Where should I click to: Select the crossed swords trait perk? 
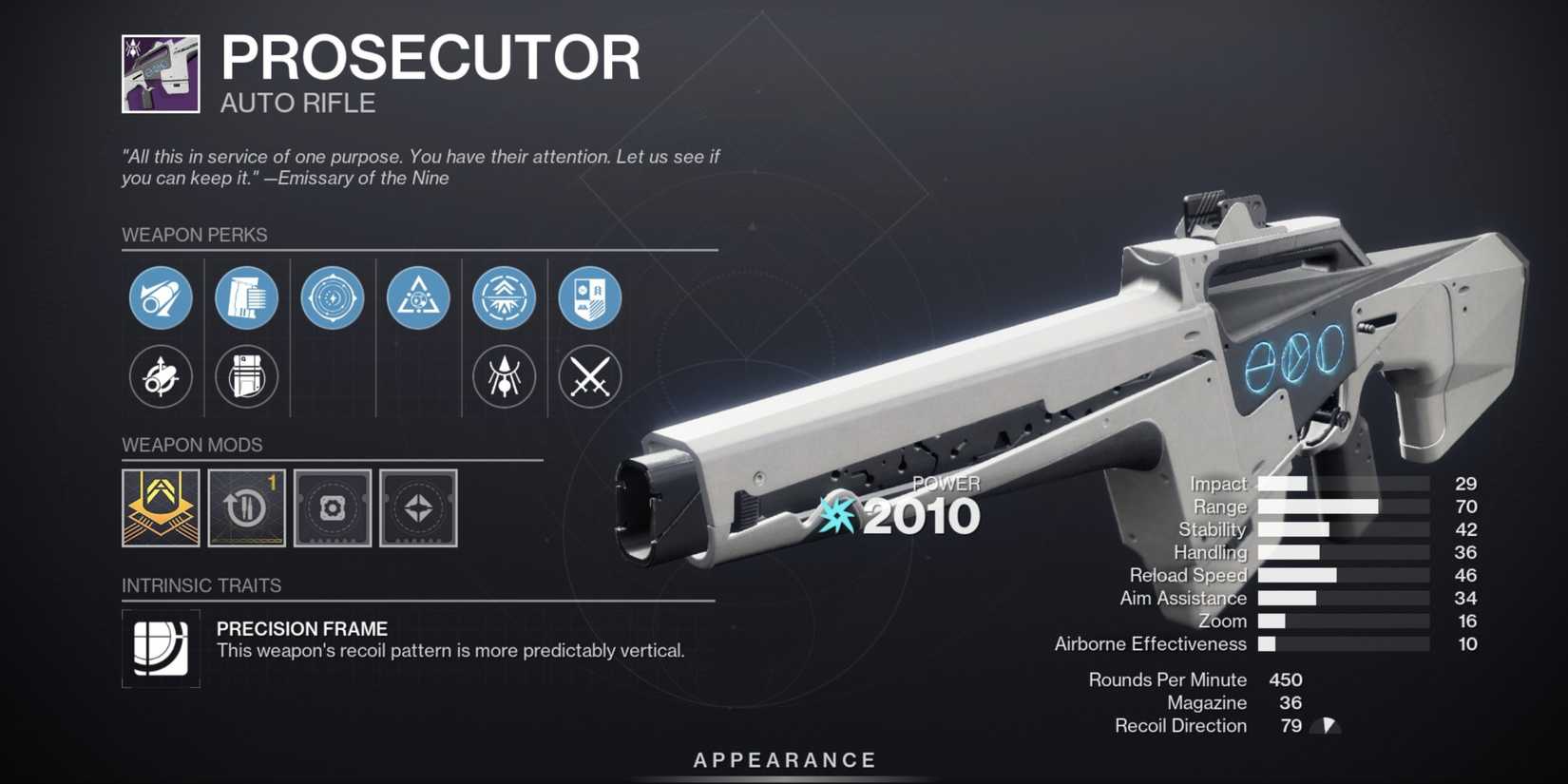click(589, 376)
